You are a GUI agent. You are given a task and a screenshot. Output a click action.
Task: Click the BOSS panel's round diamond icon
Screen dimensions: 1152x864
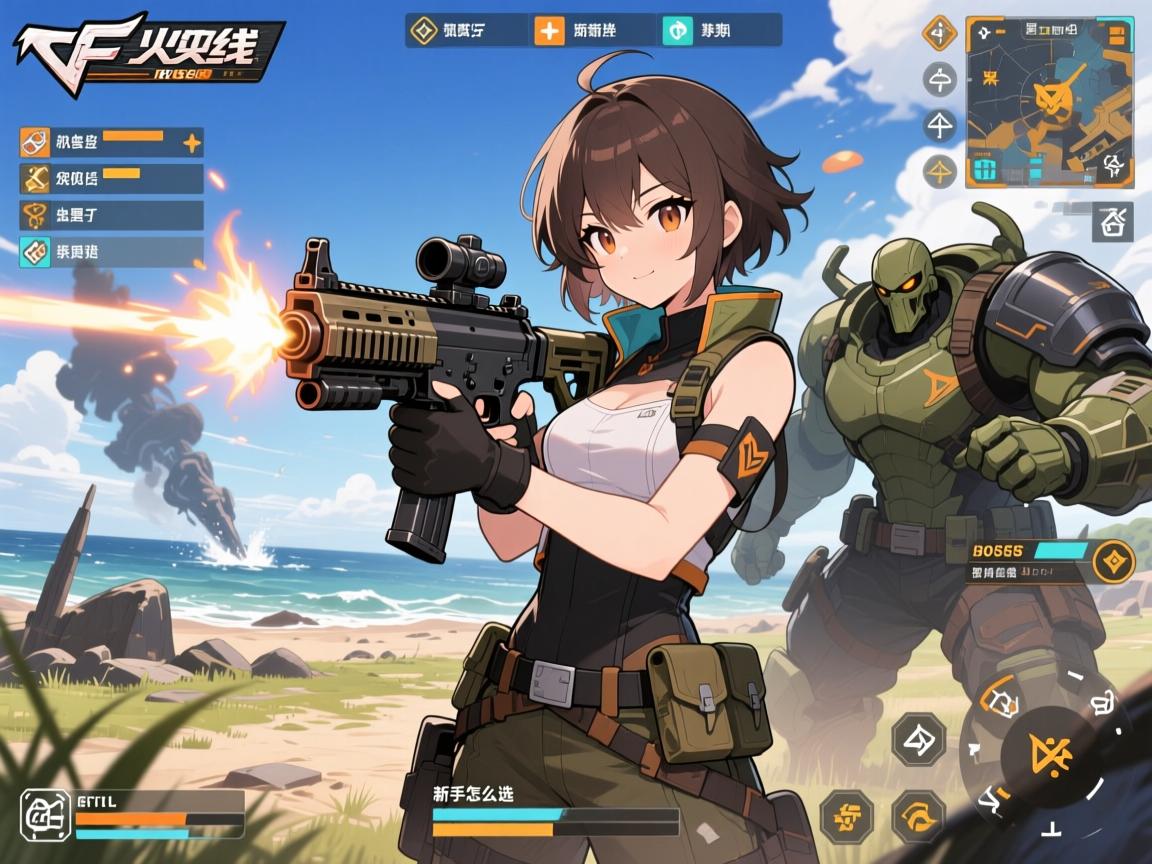click(x=1113, y=561)
